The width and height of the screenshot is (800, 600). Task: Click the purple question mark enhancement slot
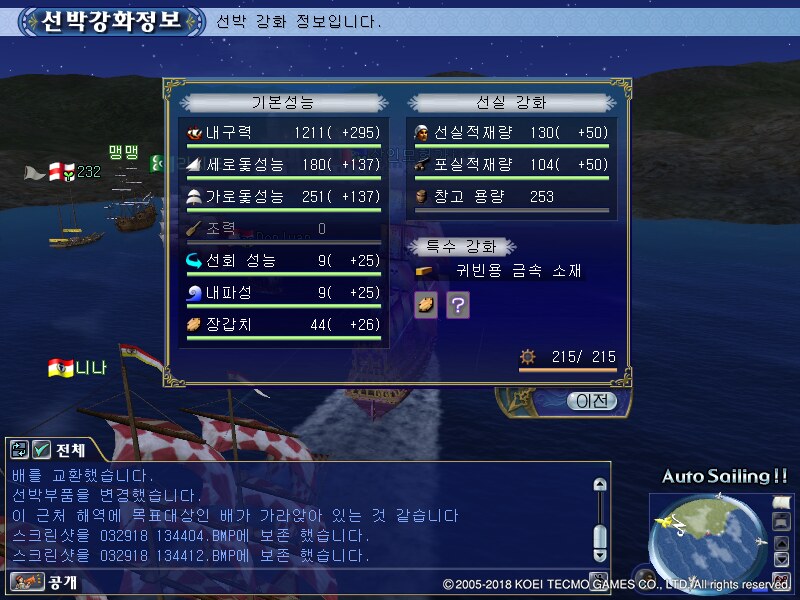pyautogui.click(x=457, y=305)
